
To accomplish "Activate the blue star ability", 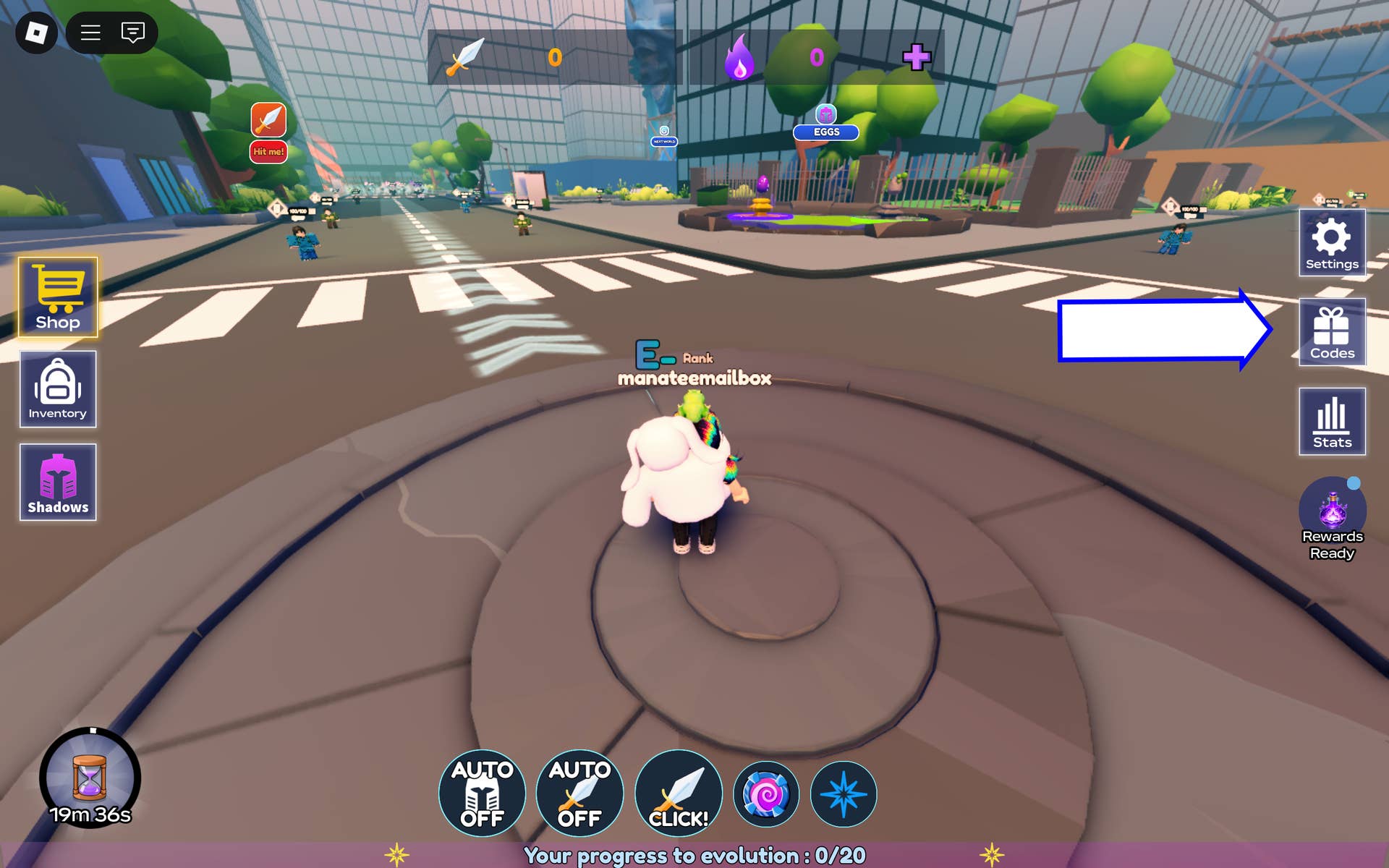I will [844, 794].
